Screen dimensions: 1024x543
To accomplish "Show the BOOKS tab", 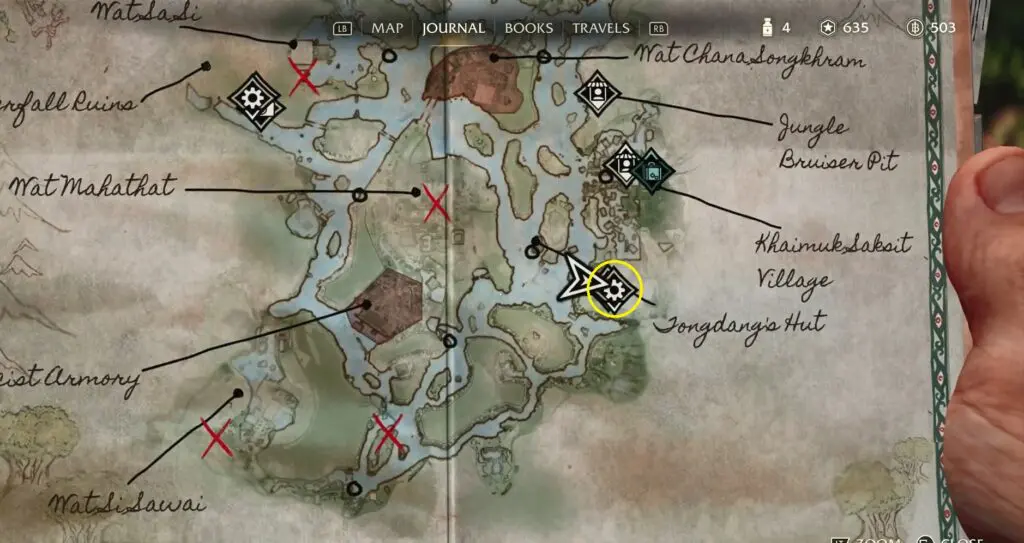I will pos(528,28).
